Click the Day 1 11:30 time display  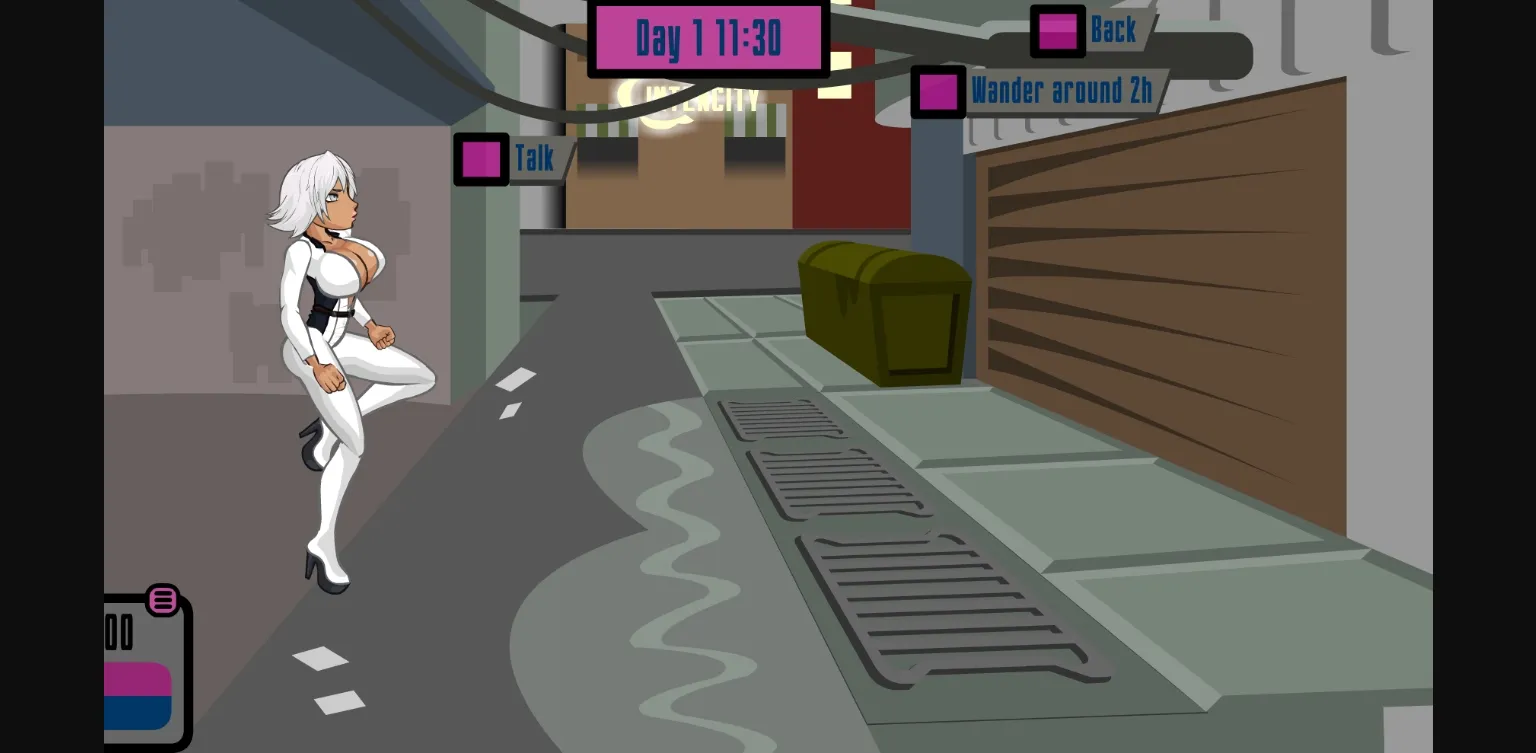click(x=709, y=36)
